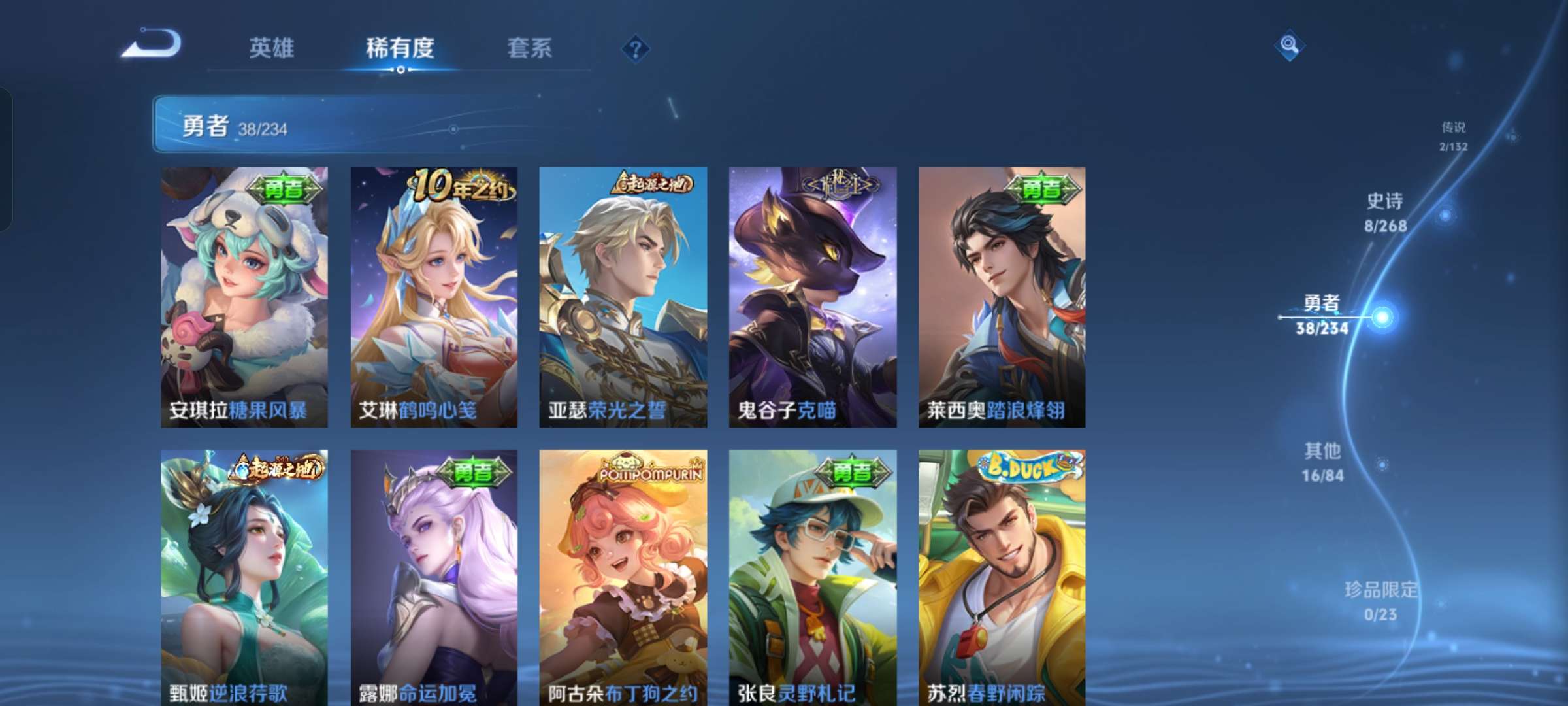Switch to the 套系 tab
The height and width of the screenshot is (706, 1568).
[x=530, y=47]
